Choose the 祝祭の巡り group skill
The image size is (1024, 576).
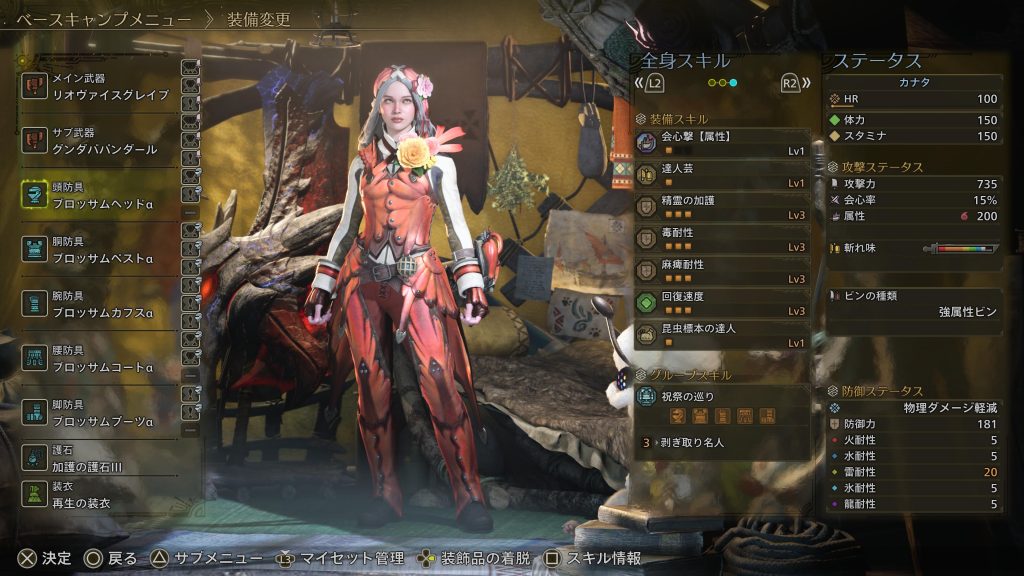click(722, 405)
